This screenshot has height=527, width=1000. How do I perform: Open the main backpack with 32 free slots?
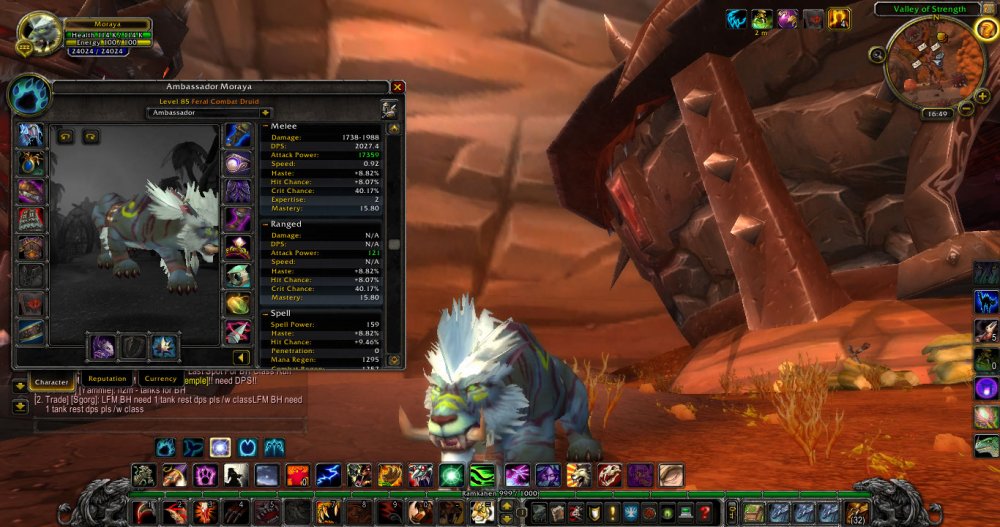coord(857,513)
